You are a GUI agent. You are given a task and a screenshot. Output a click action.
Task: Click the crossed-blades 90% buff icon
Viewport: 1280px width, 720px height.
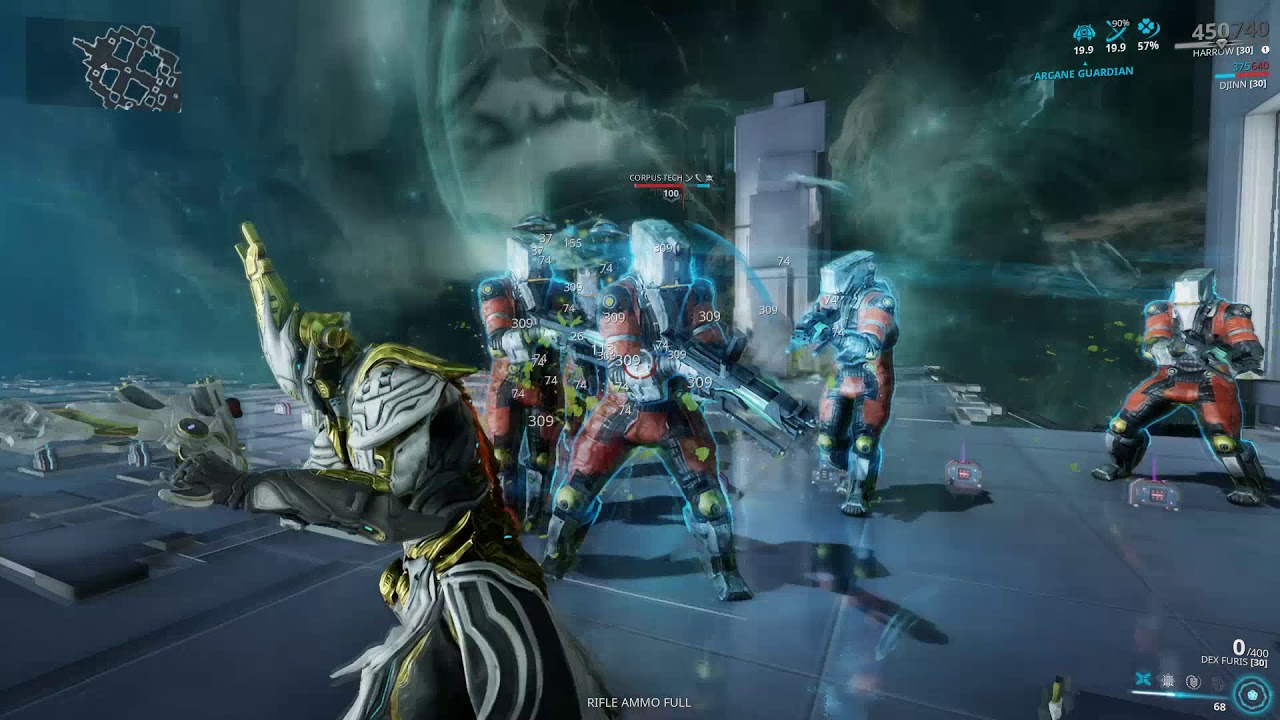pos(1116,32)
